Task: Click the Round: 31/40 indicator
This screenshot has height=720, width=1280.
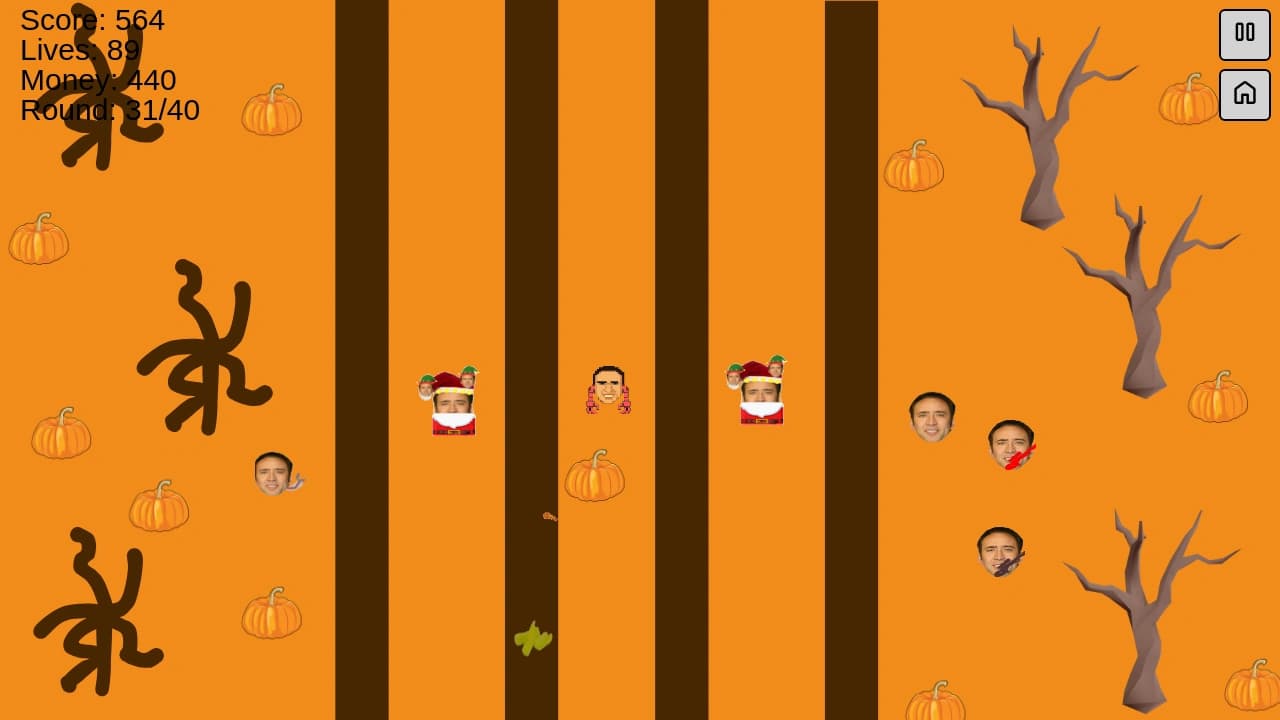Action: point(110,111)
